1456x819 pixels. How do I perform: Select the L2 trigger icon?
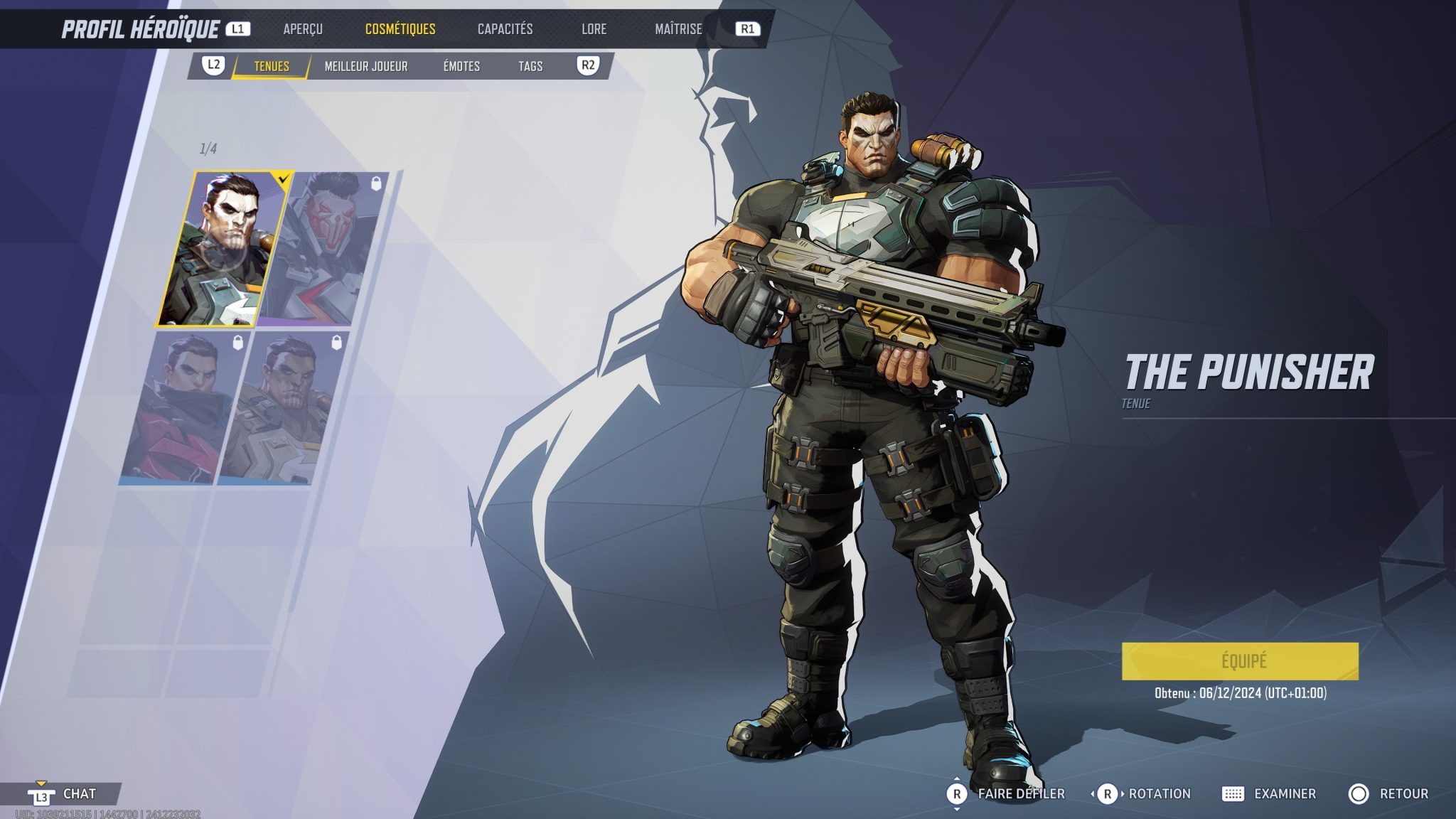coord(211,67)
